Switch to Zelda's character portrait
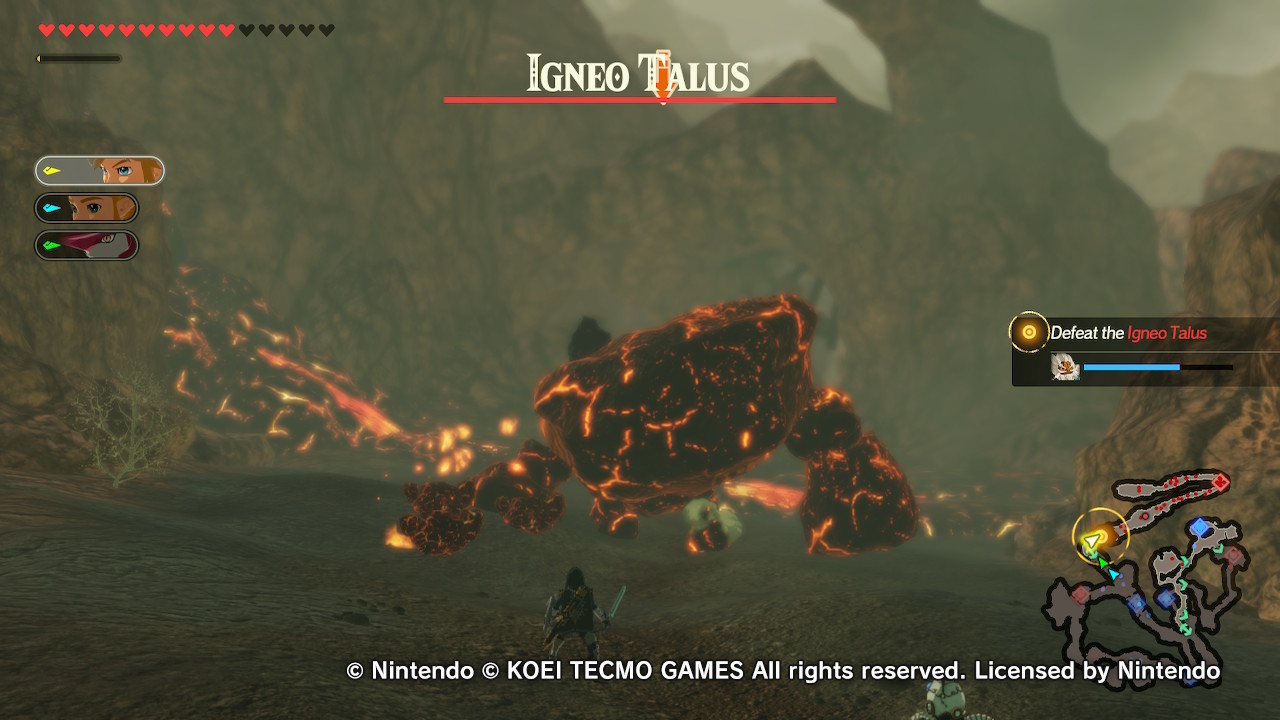Screen dimensions: 1280x720 pyautogui.click(x=87, y=208)
